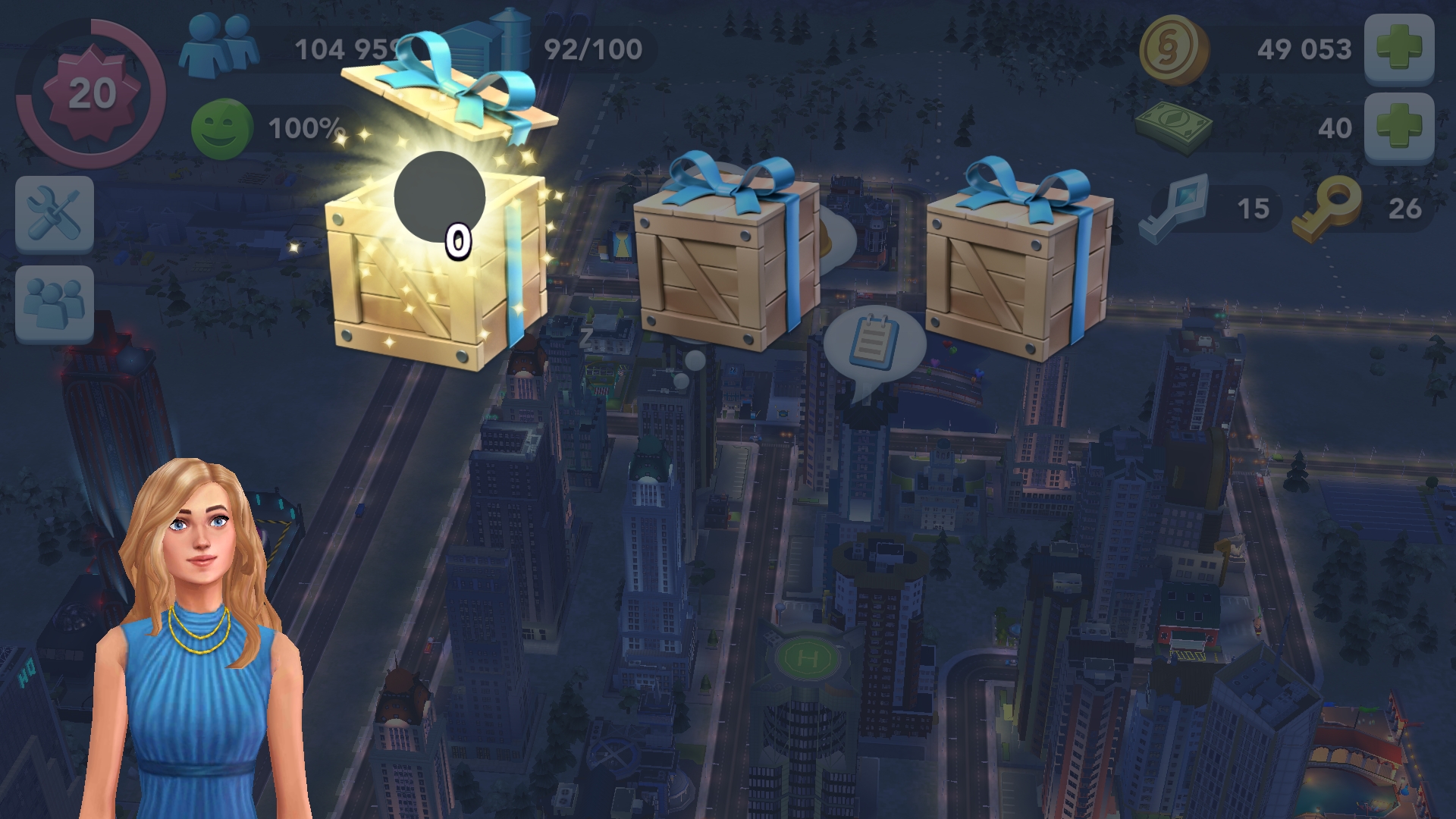The height and width of the screenshot is (819, 1456).
Task: Open the friends group panel button
Action: pyautogui.click(x=55, y=303)
